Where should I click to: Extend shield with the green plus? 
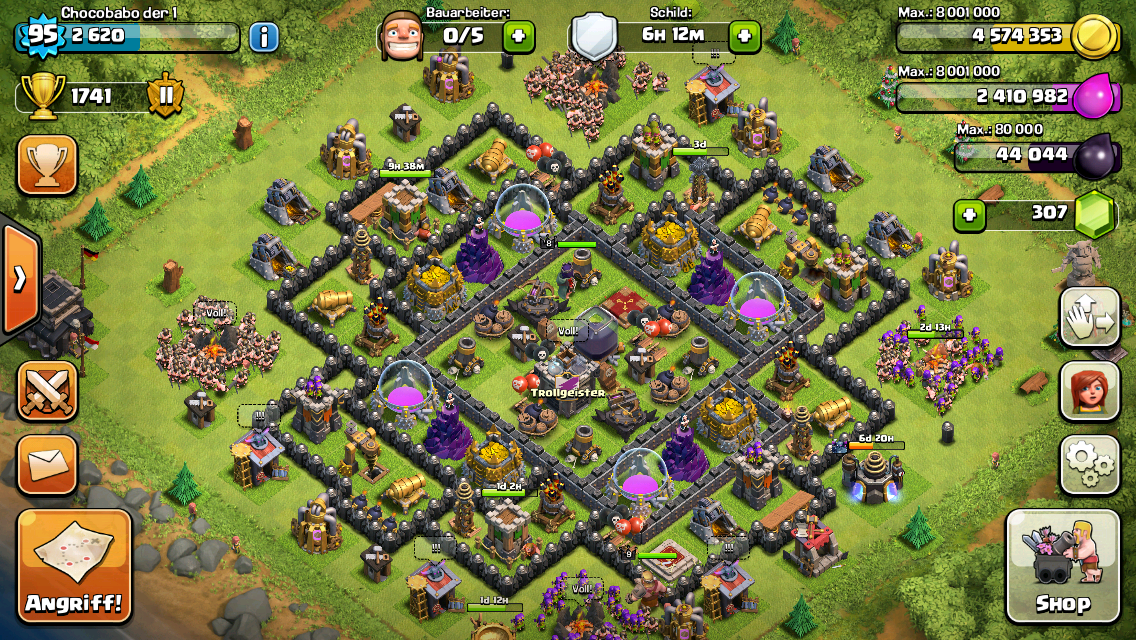pyautogui.click(x=745, y=38)
